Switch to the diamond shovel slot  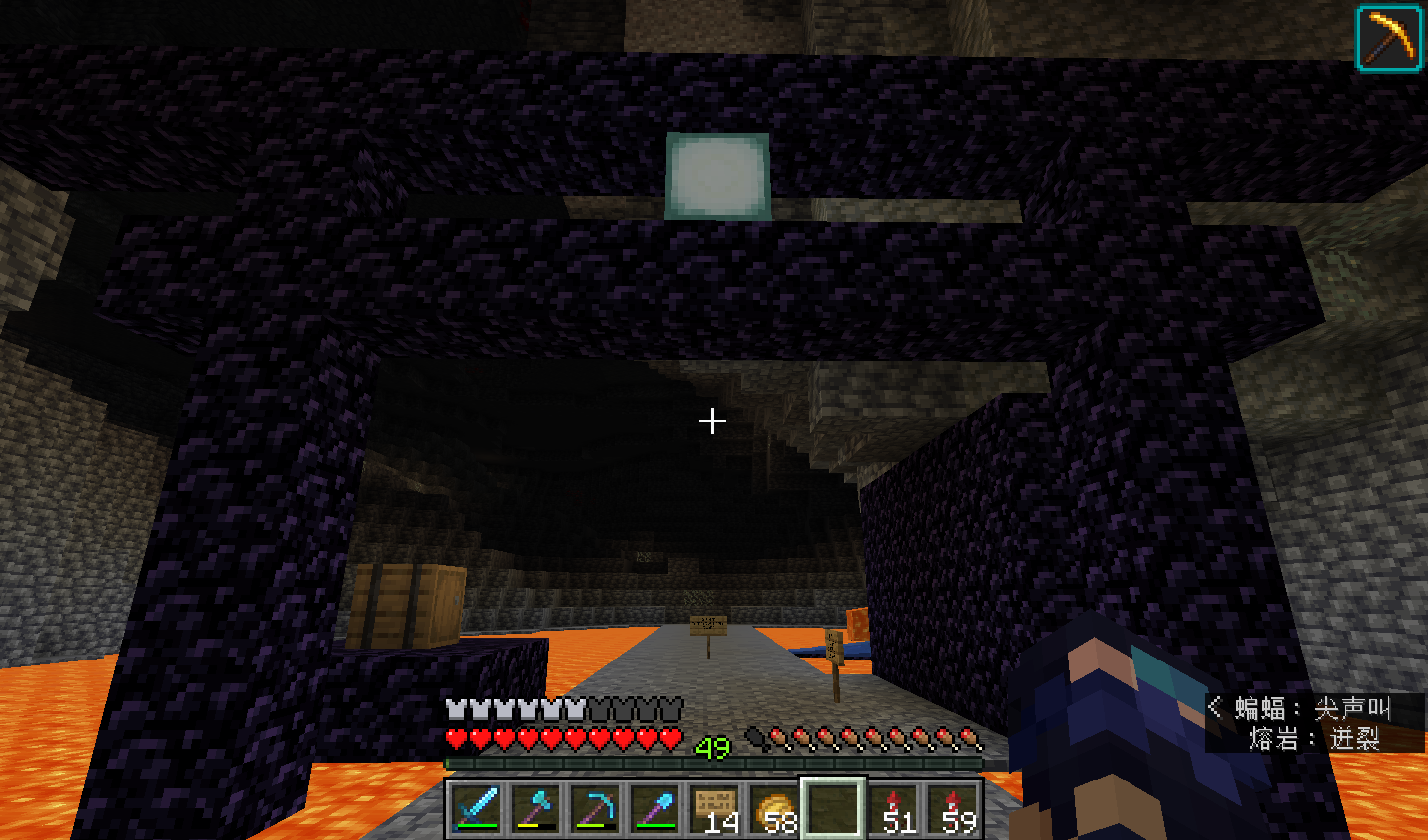click(x=654, y=807)
